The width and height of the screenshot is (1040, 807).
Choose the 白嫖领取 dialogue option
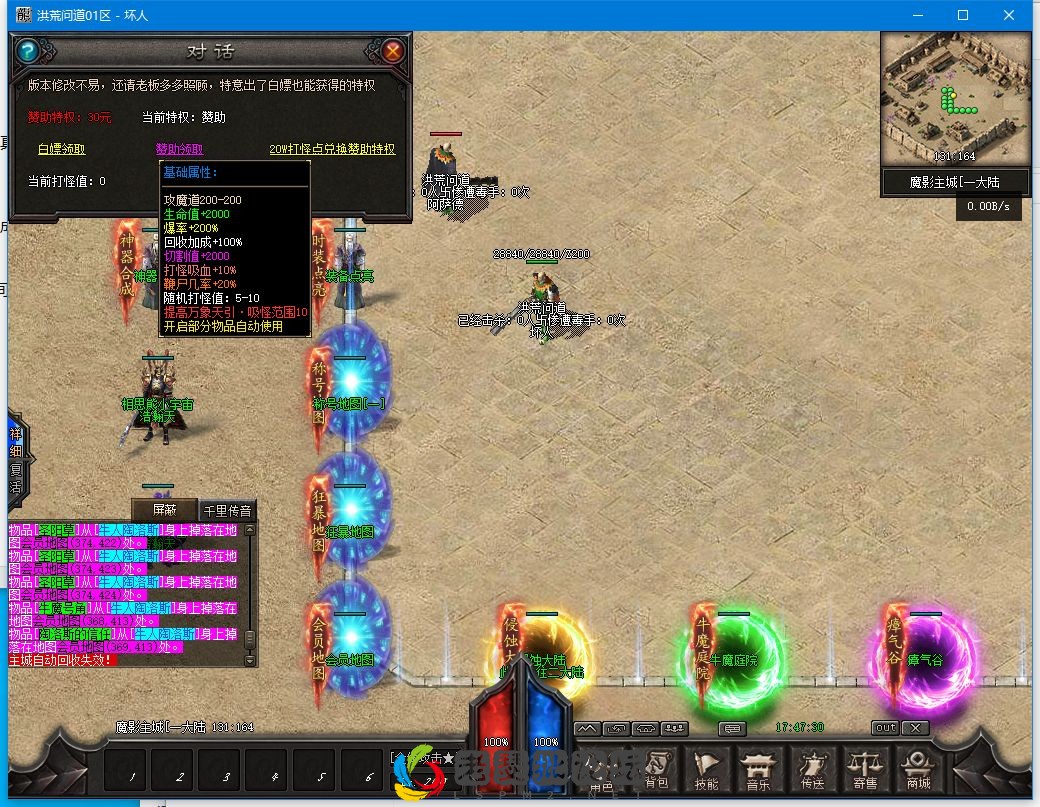point(61,149)
